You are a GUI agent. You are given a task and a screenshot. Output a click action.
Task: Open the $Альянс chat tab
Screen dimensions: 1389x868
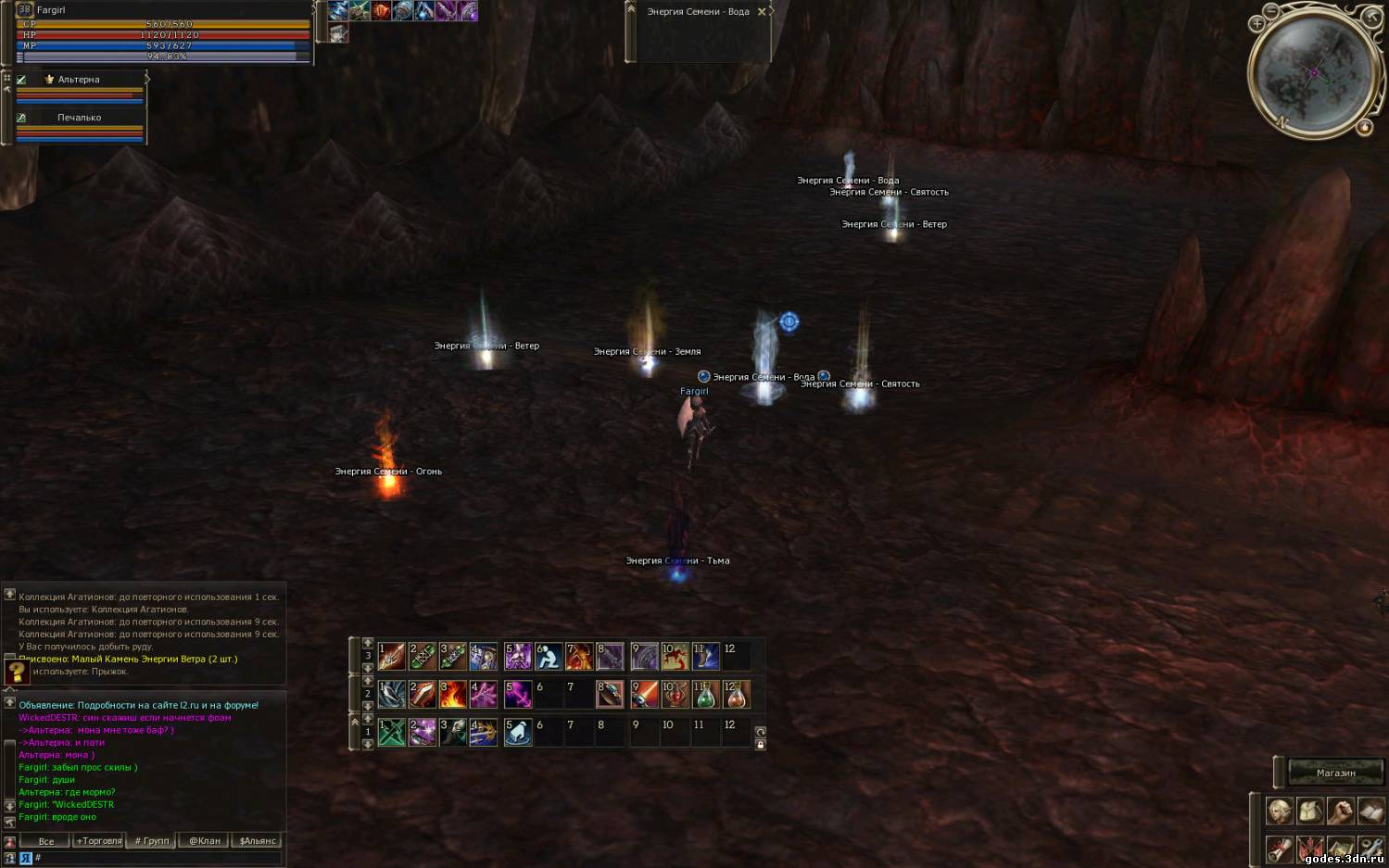point(258,841)
